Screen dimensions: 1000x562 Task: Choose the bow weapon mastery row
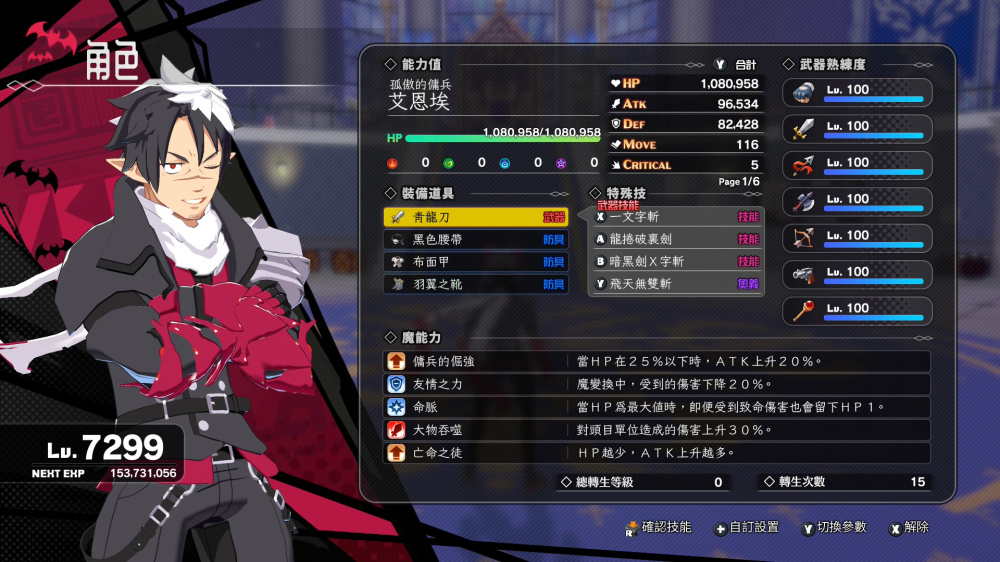tap(857, 237)
